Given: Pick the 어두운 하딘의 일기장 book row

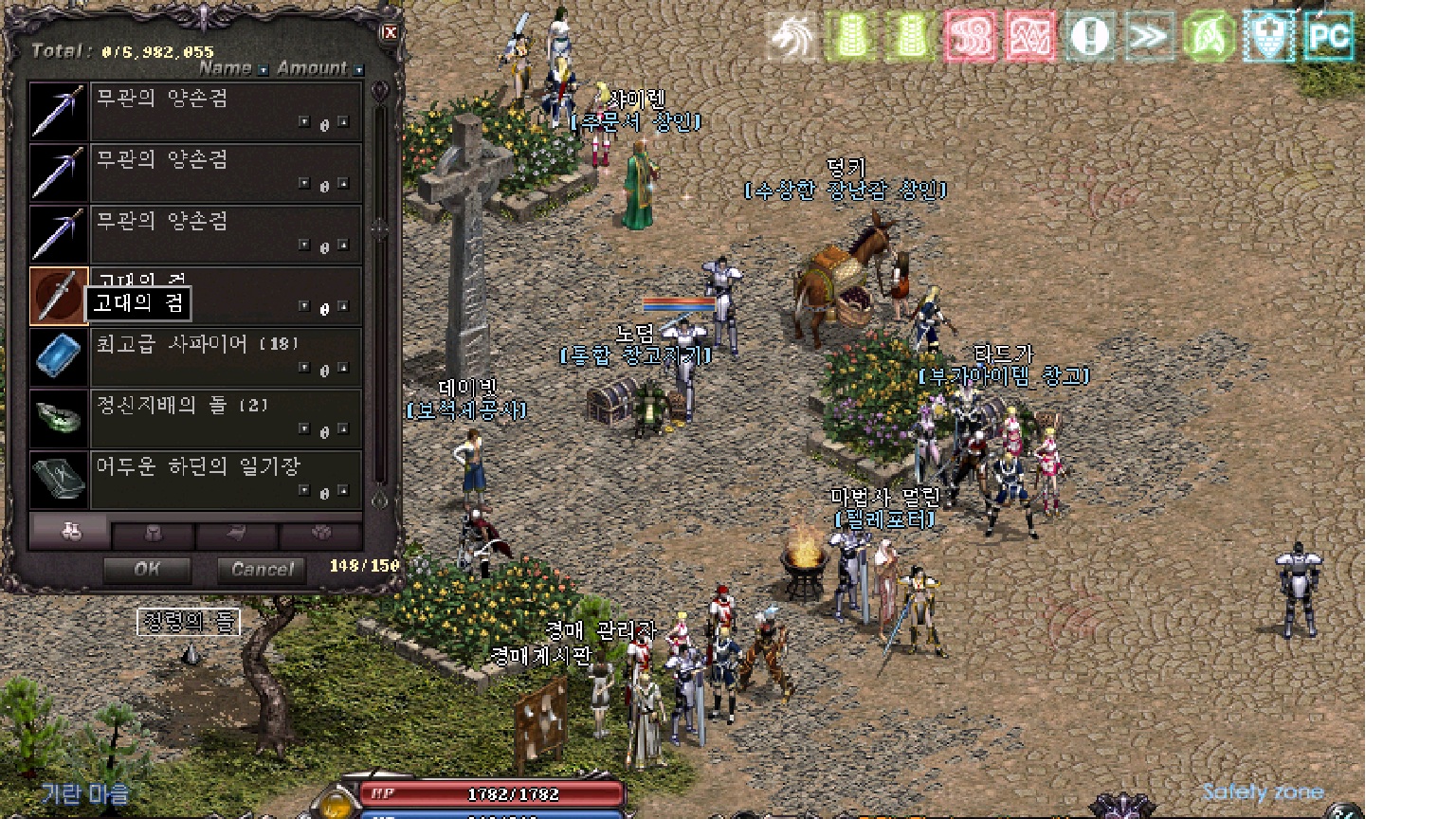Looking at the screenshot, I should pos(226,480).
